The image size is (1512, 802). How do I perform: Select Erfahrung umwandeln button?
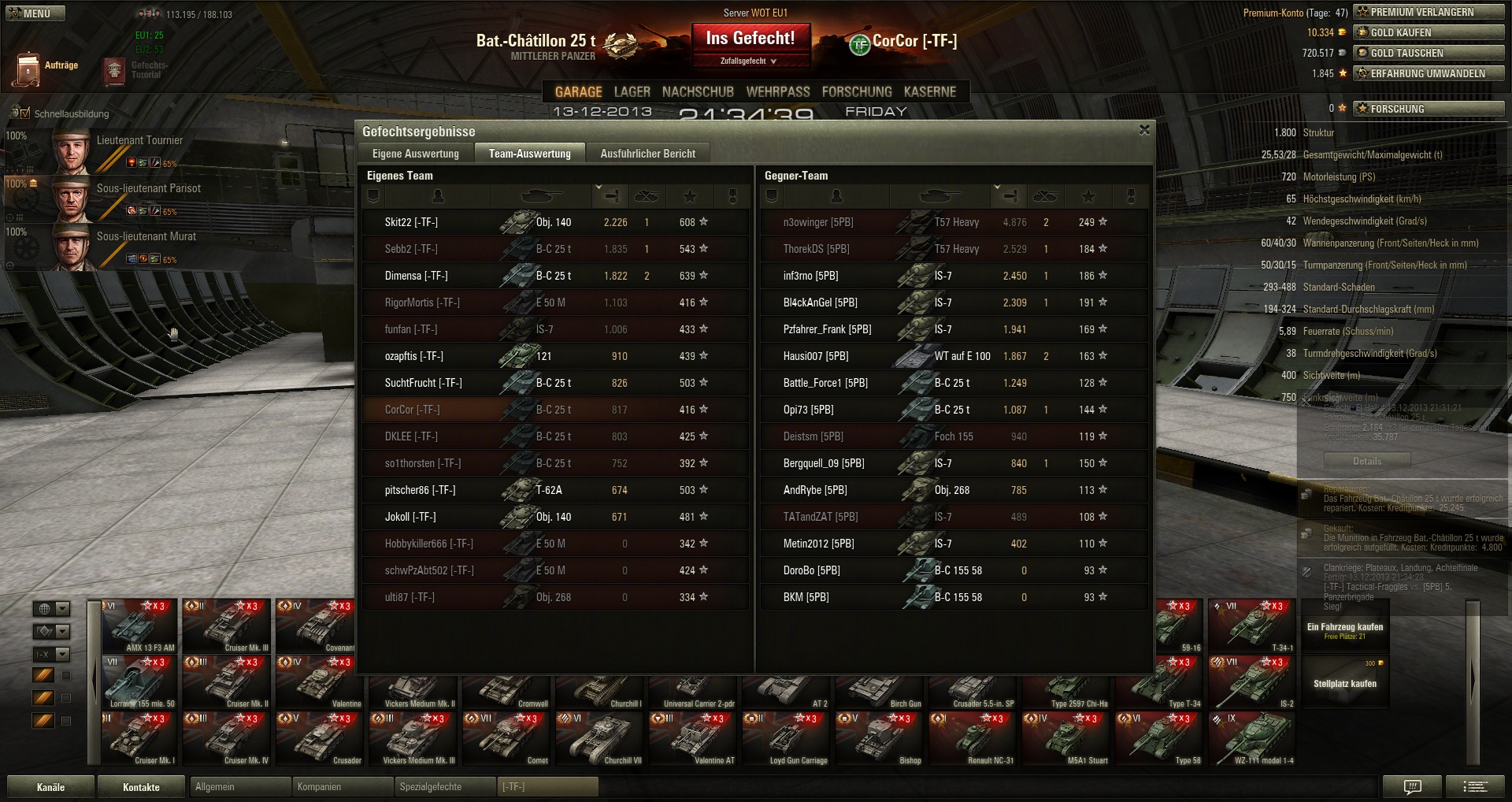tap(1429, 73)
